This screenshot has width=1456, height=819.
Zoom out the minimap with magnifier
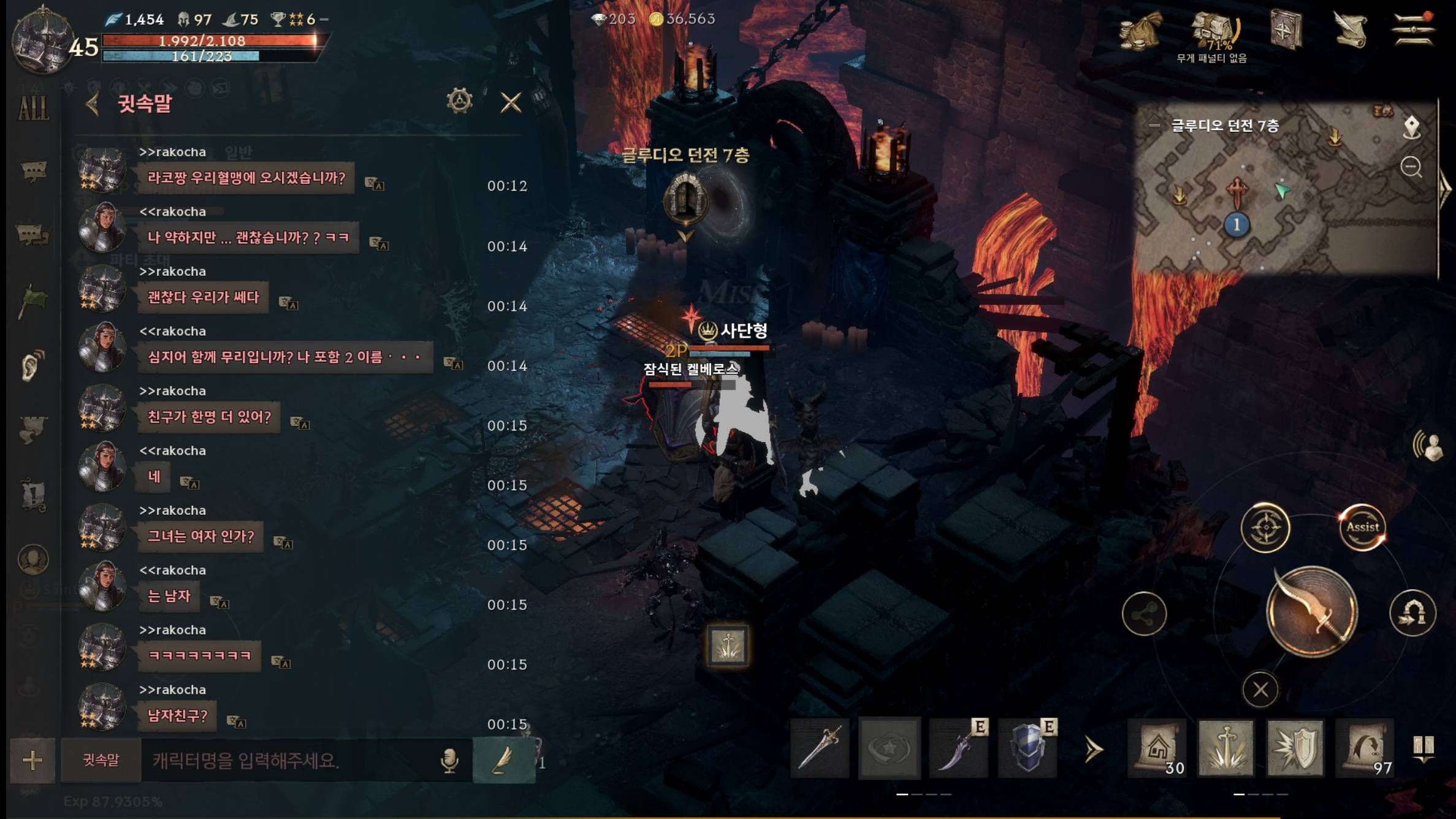[x=1411, y=167]
